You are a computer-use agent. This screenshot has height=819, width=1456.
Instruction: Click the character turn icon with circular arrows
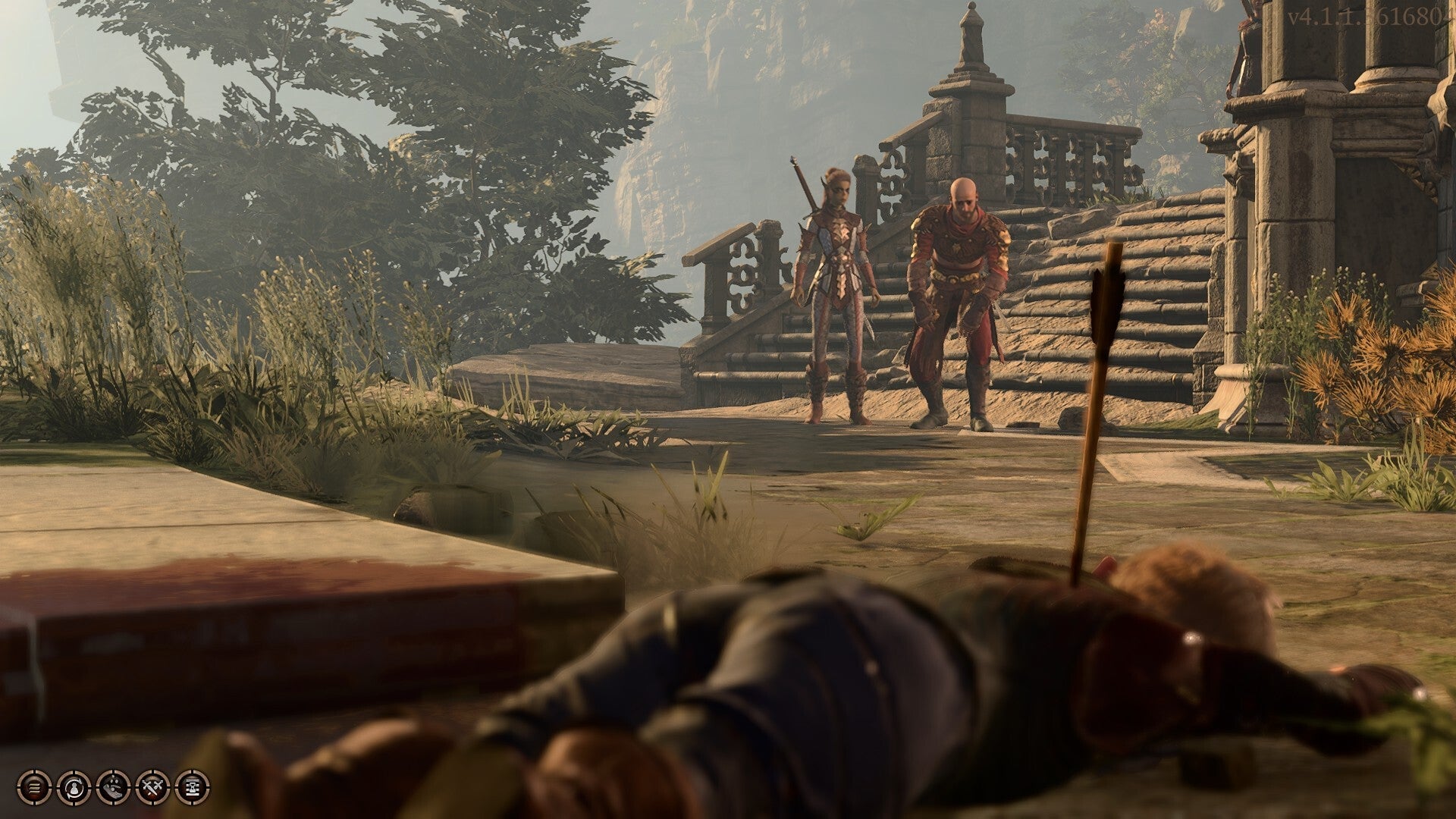[x=74, y=788]
